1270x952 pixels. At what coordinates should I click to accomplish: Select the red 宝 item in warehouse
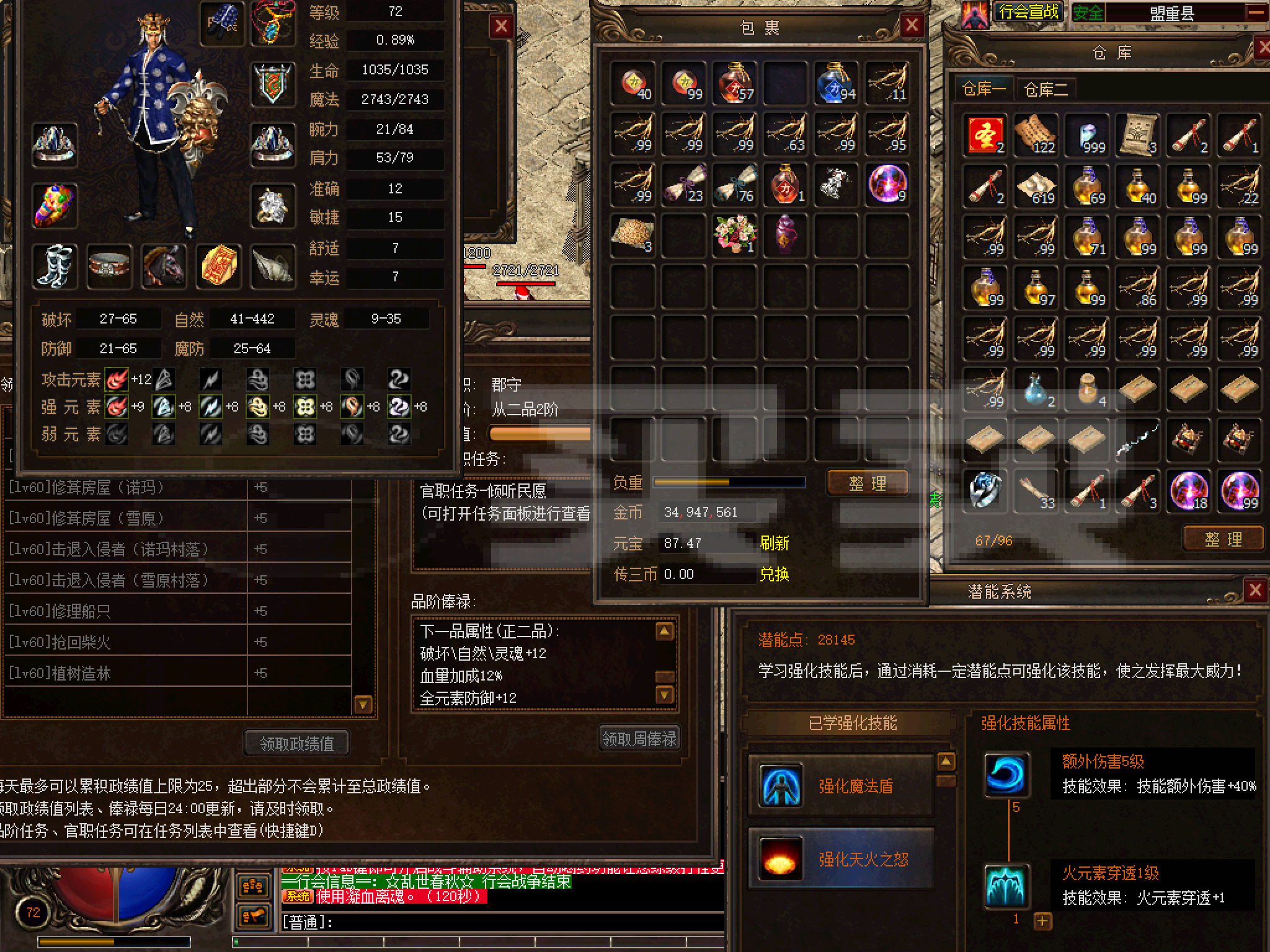click(x=985, y=134)
